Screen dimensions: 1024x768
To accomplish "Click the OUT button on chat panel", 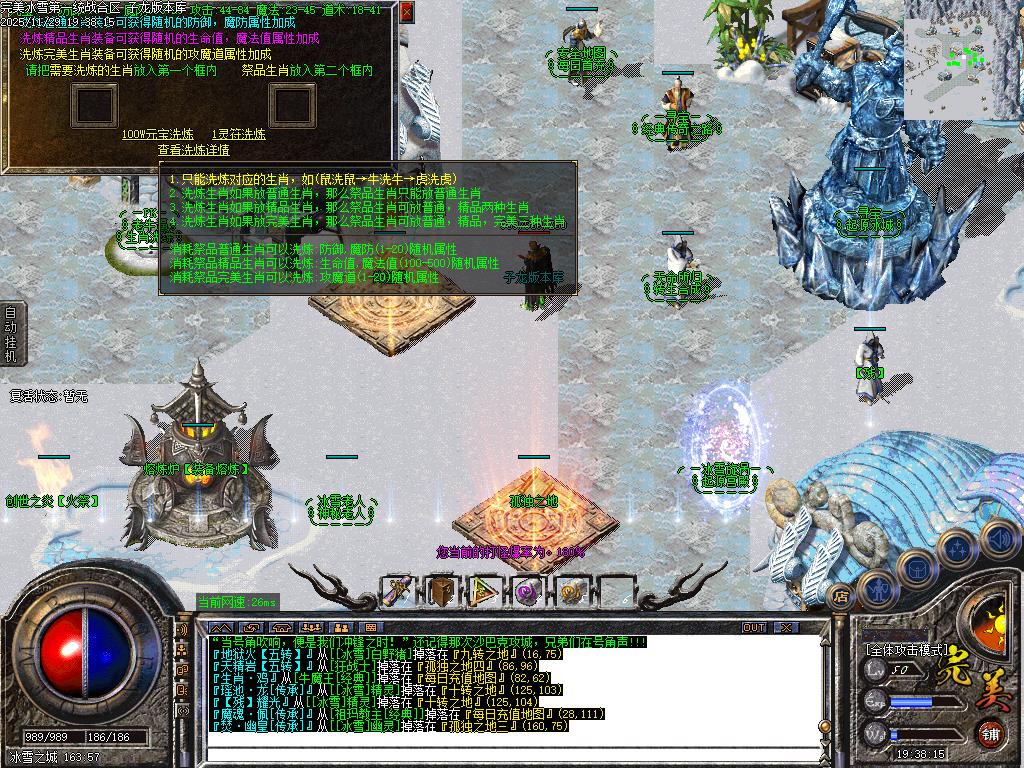I will coord(753,628).
